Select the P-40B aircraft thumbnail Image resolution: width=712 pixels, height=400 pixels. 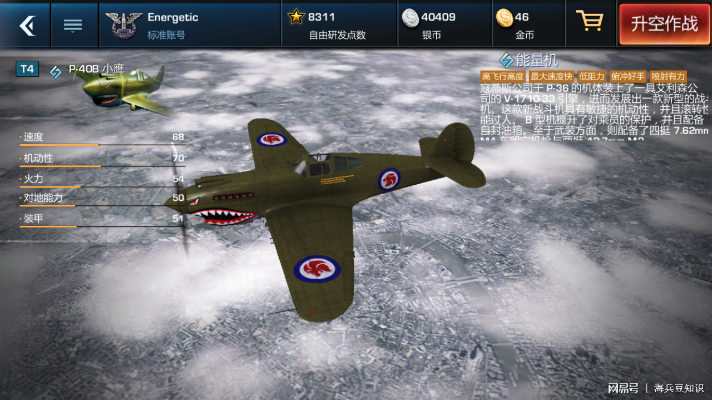pyautogui.click(x=125, y=88)
